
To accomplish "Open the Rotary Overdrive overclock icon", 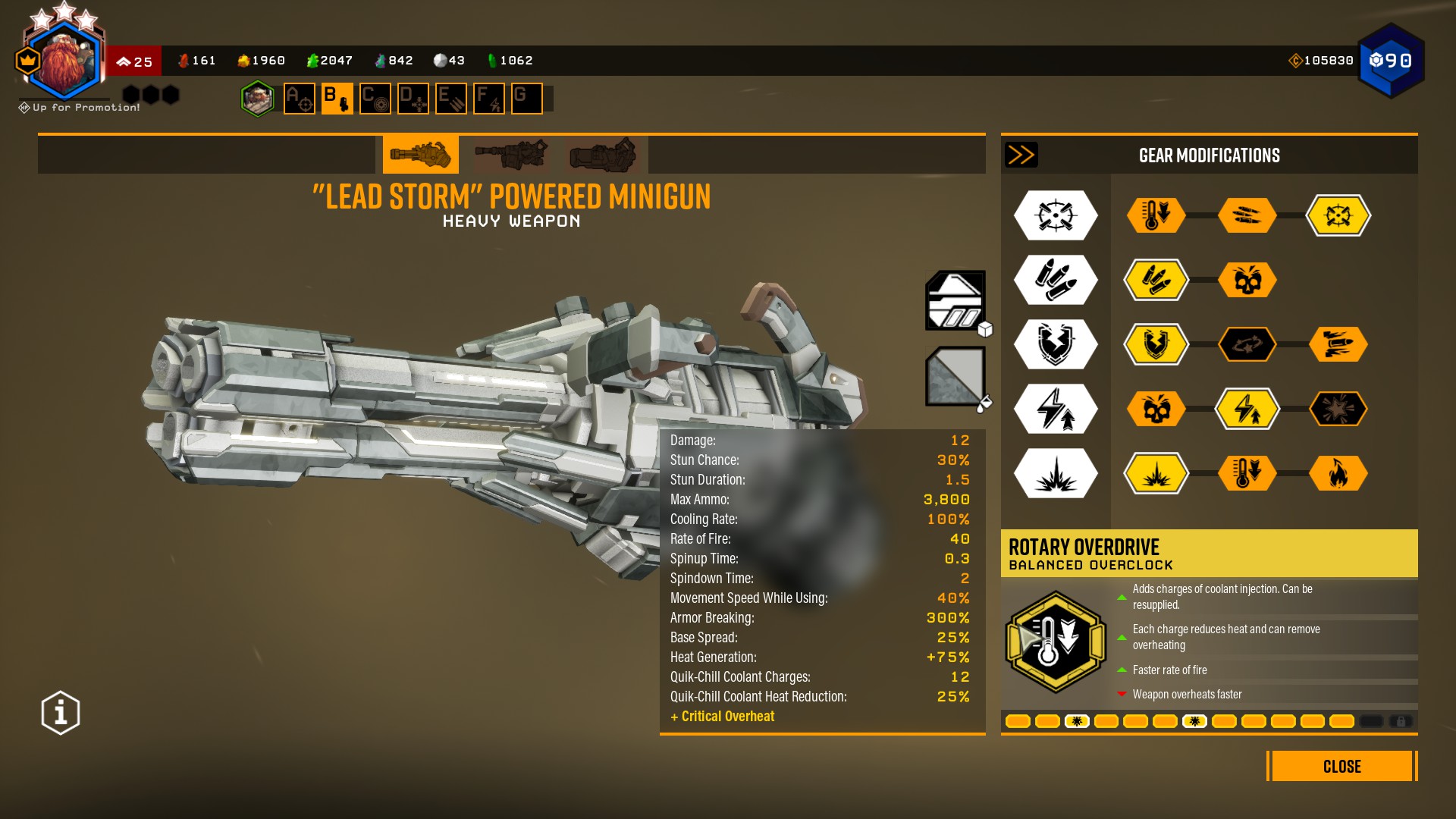I will (1056, 642).
